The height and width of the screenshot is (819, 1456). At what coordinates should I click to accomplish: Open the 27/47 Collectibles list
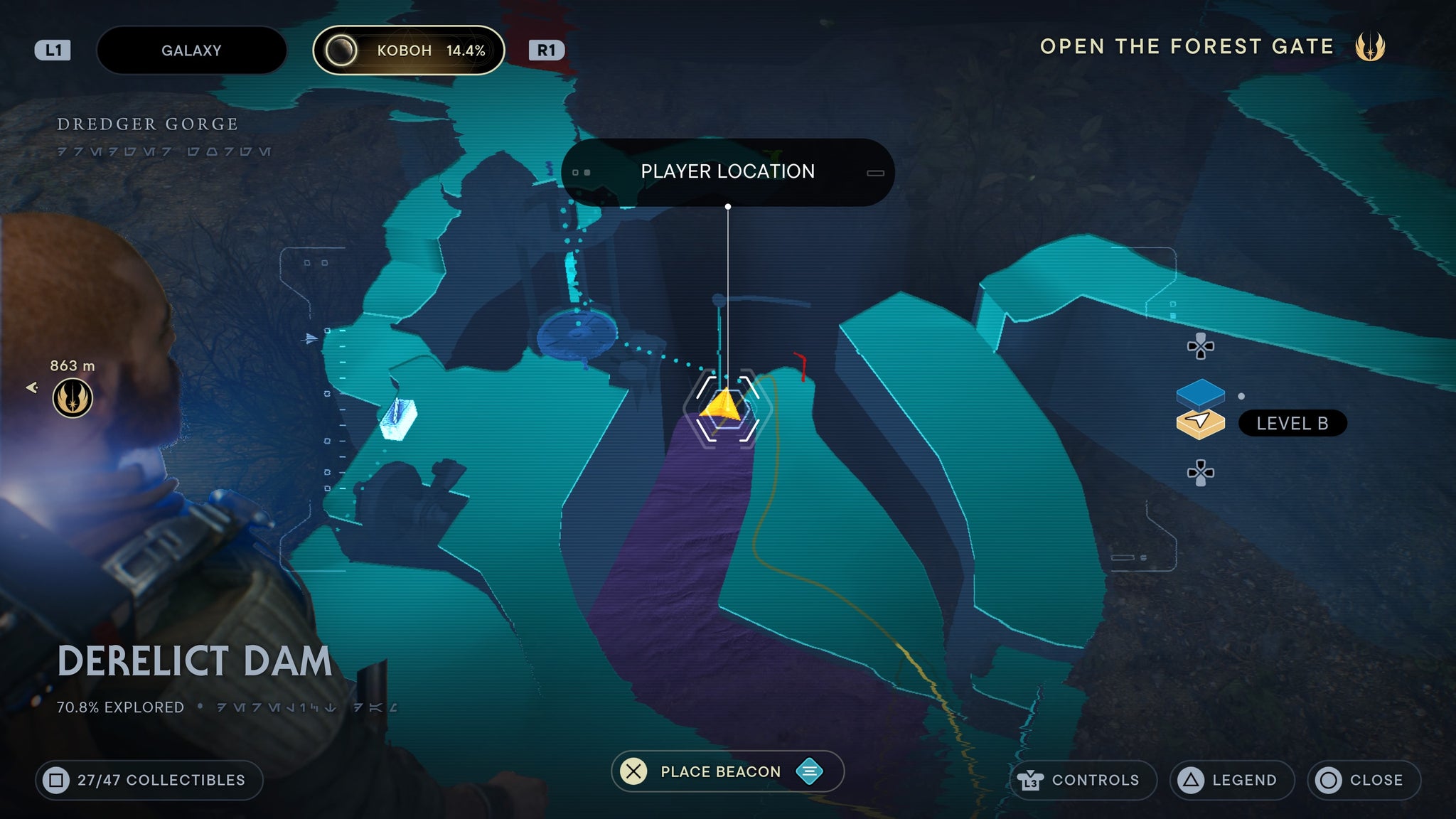click(x=149, y=780)
